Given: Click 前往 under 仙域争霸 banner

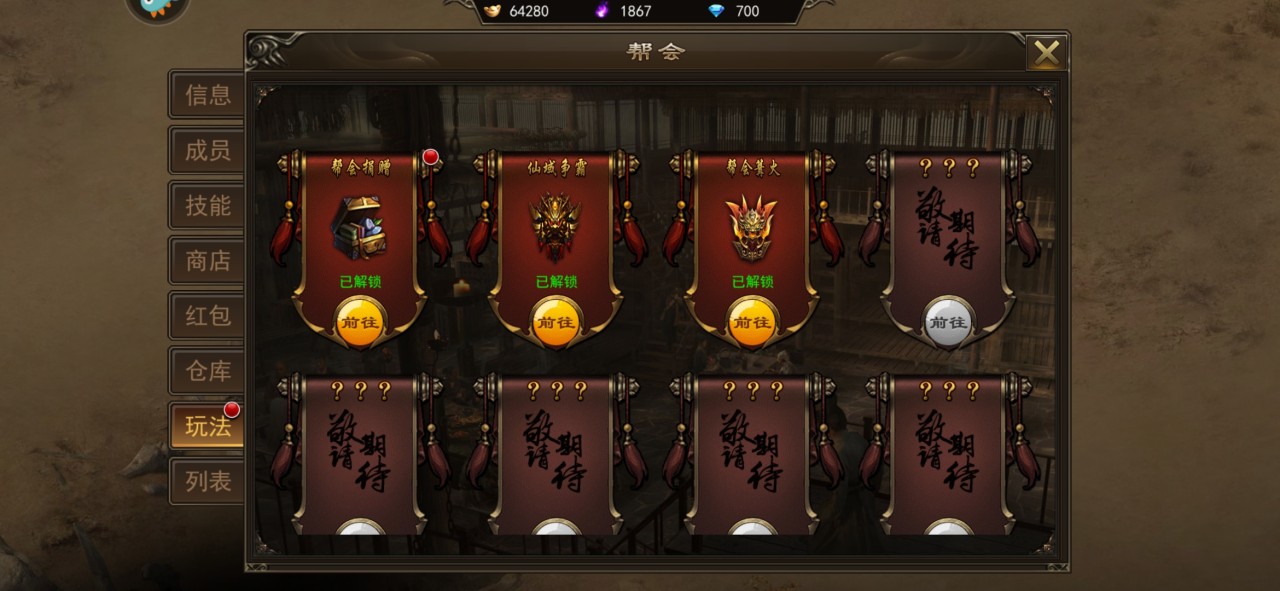Looking at the screenshot, I should tap(555, 322).
